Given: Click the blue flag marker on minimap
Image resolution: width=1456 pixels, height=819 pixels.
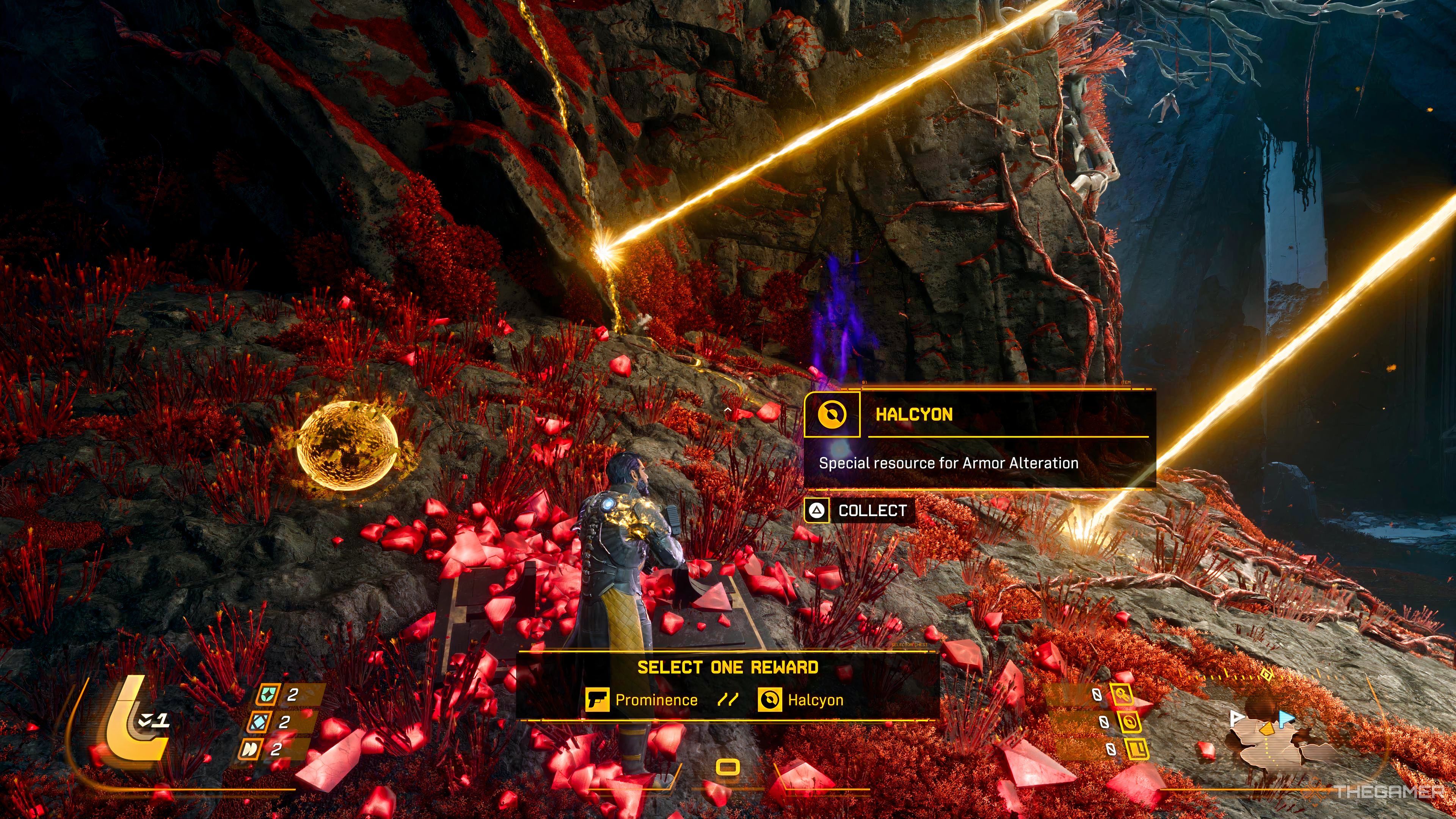Looking at the screenshot, I should (1287, 719).
